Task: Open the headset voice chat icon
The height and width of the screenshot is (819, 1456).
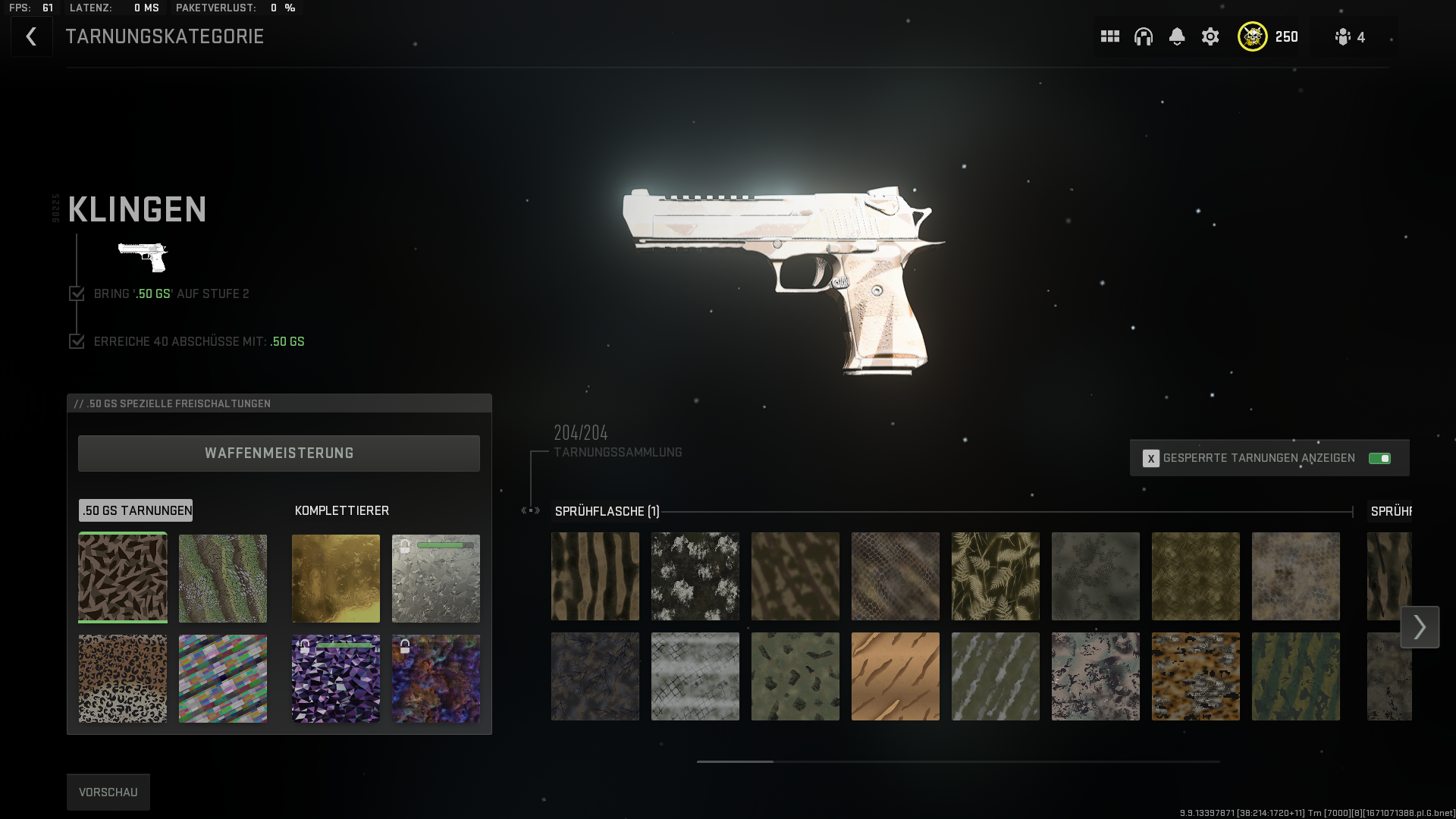Action: [1144, 36]
